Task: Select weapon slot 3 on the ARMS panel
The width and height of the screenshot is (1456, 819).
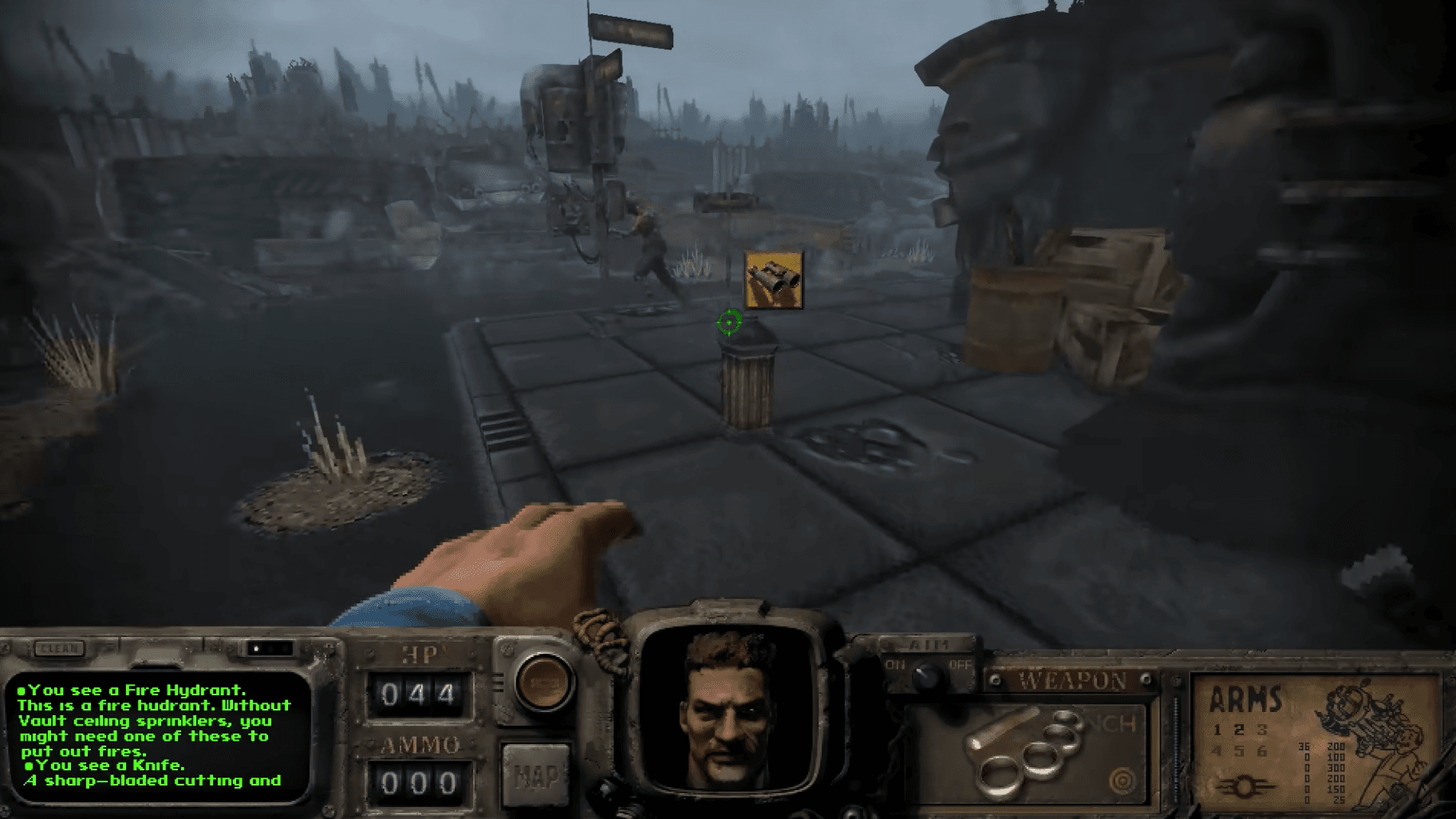Action: [x=1262, y=730]
